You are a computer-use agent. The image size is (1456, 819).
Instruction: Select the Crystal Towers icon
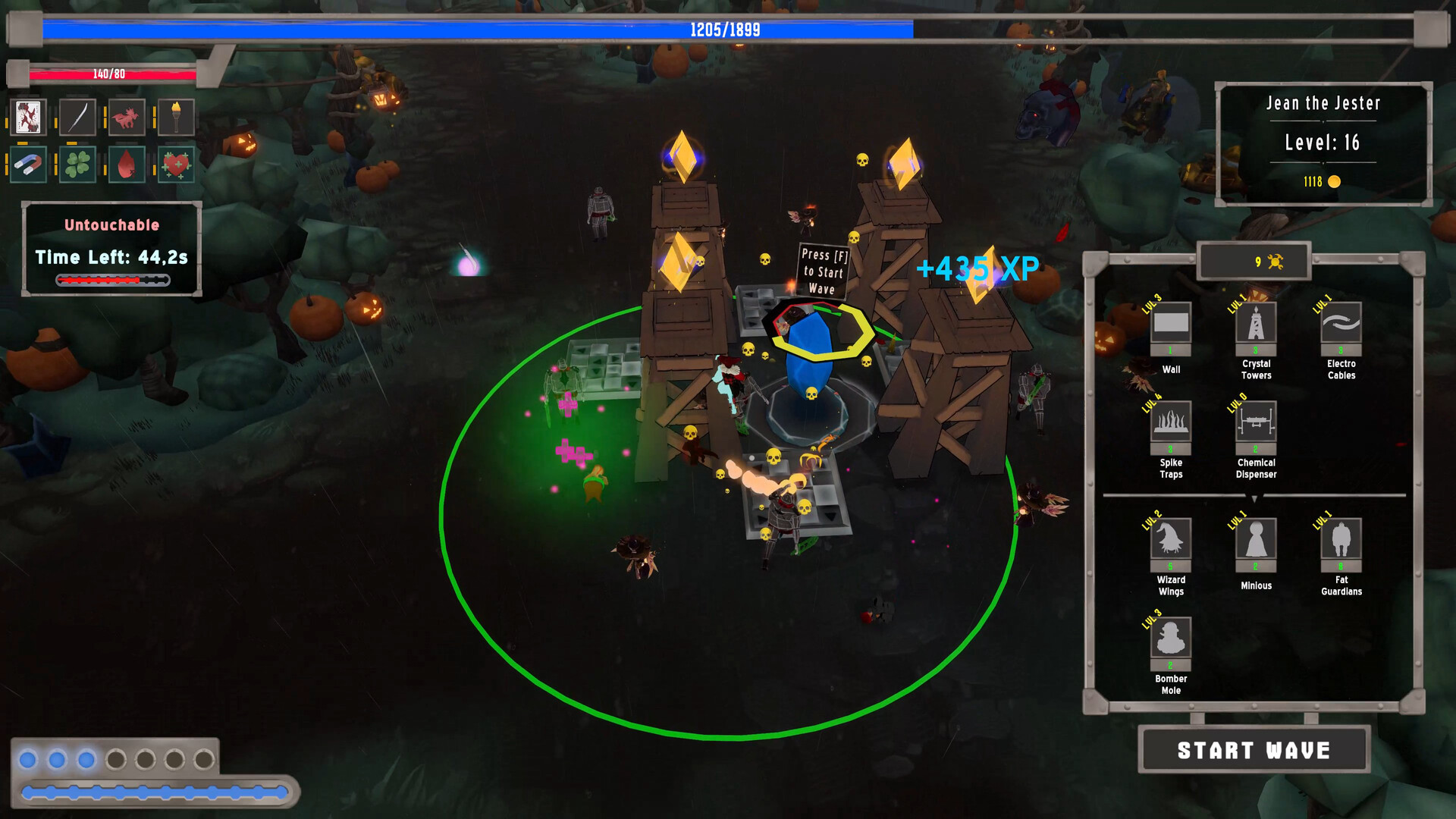coord(1255,325)
